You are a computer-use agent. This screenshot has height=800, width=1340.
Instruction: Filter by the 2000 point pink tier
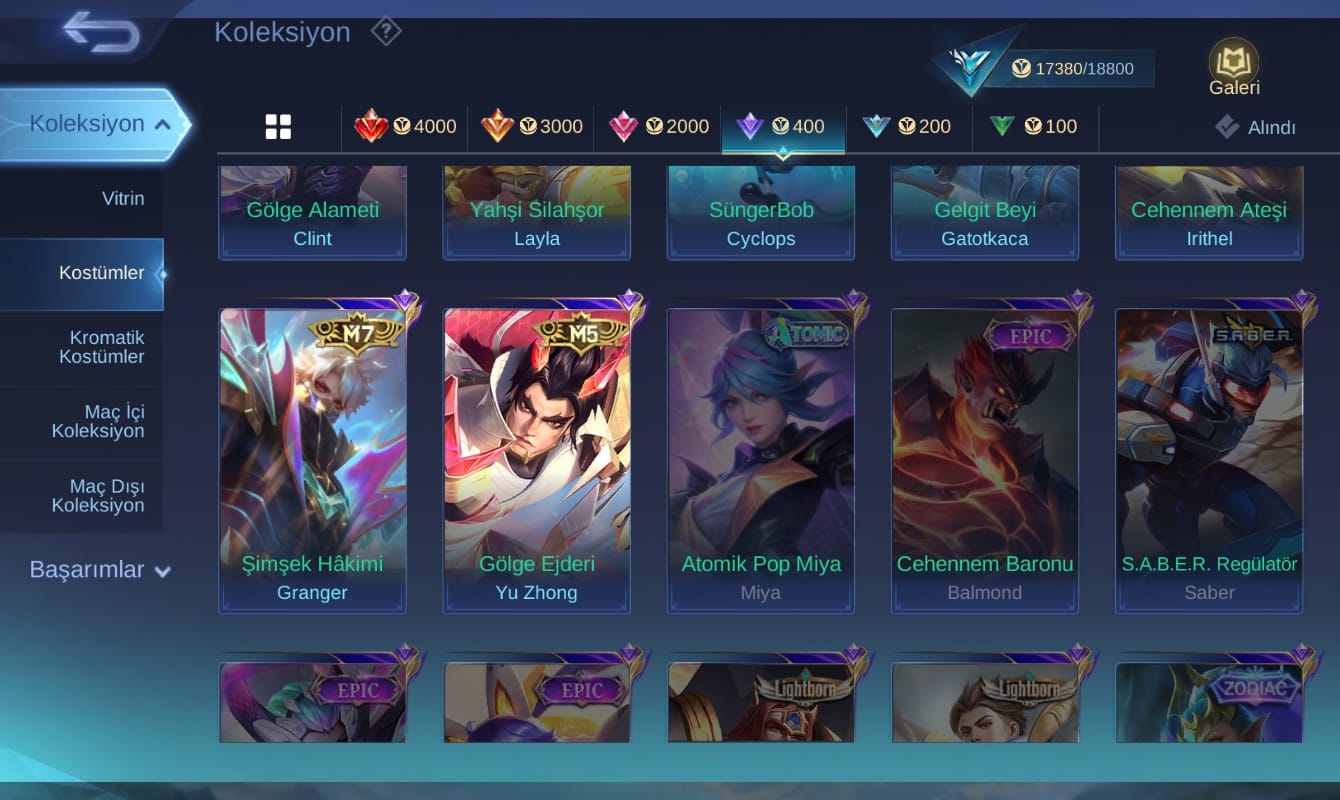[x=658, y=127]
